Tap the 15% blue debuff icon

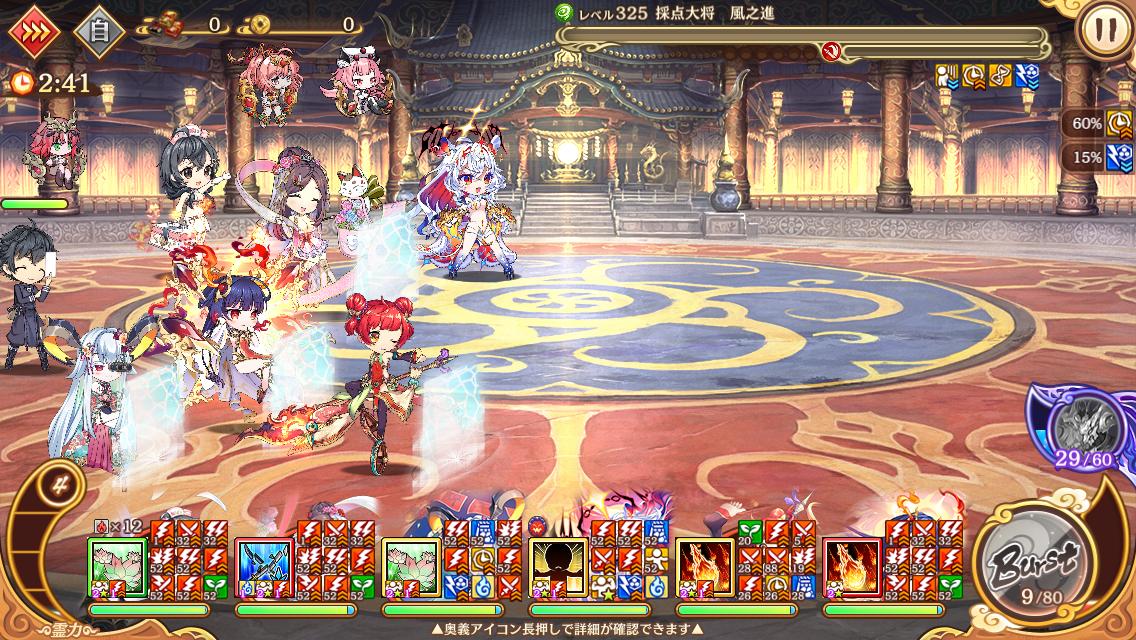1118,158
